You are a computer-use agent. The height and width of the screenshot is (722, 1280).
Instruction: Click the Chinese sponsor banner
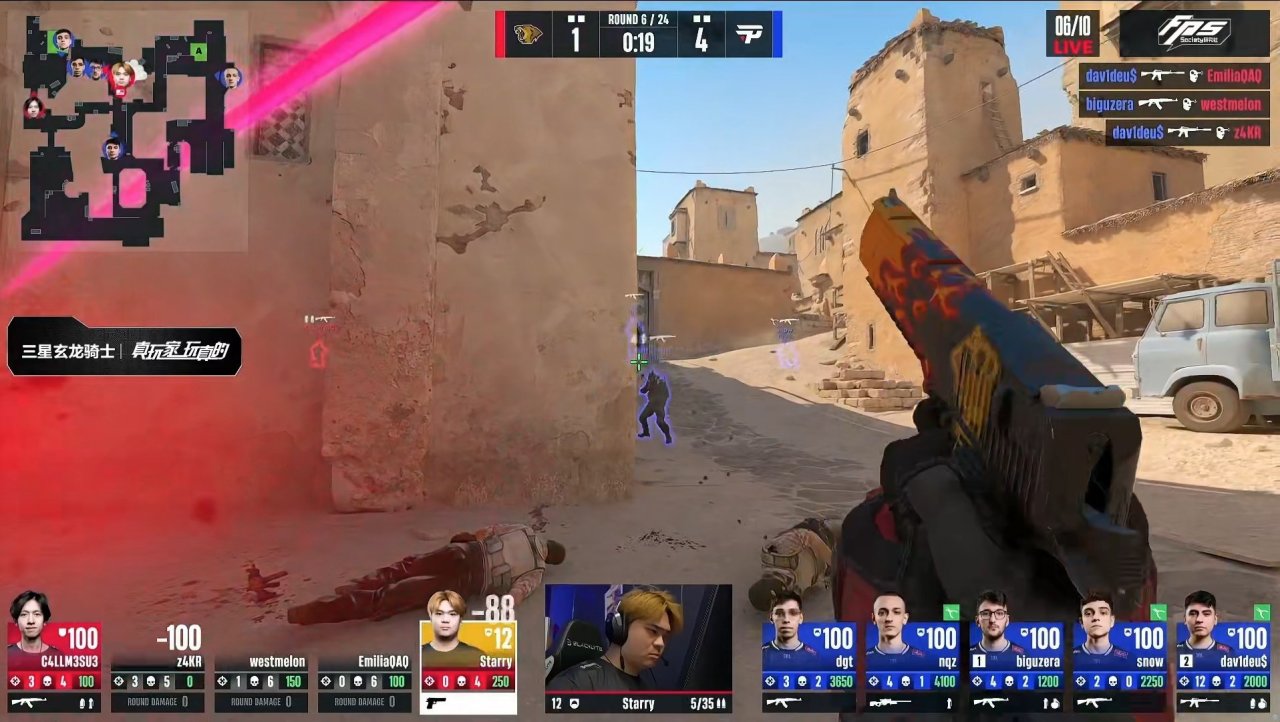(125, 352)
